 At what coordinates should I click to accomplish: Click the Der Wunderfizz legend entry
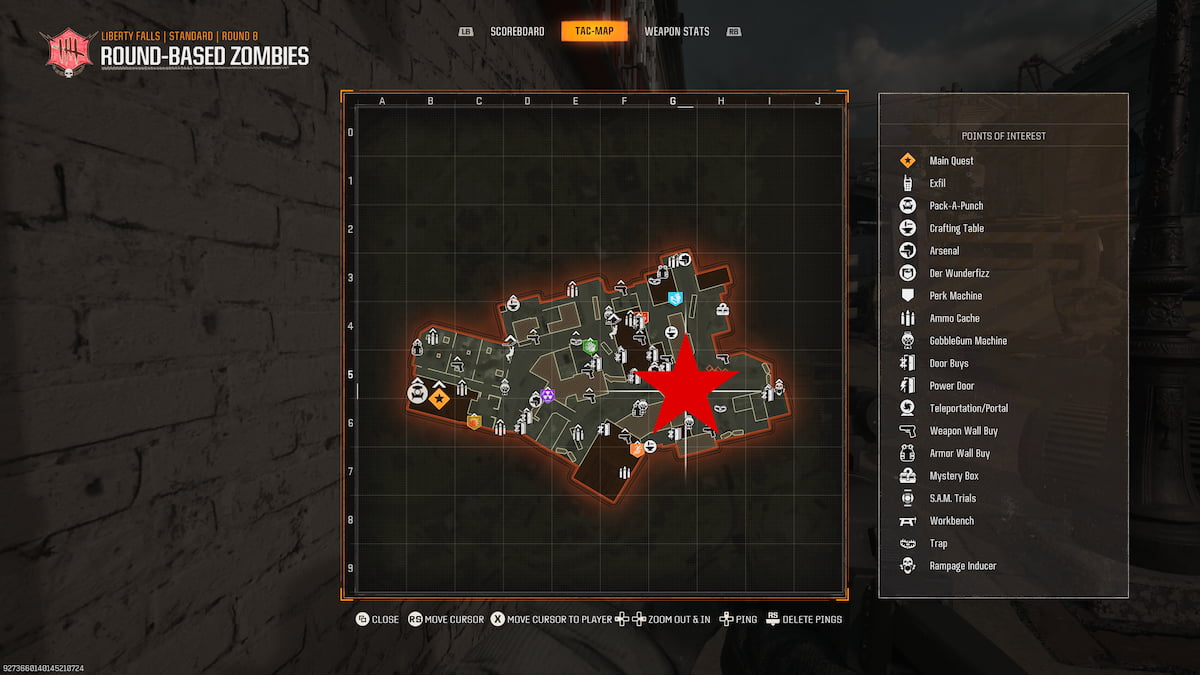coord(959,273)
